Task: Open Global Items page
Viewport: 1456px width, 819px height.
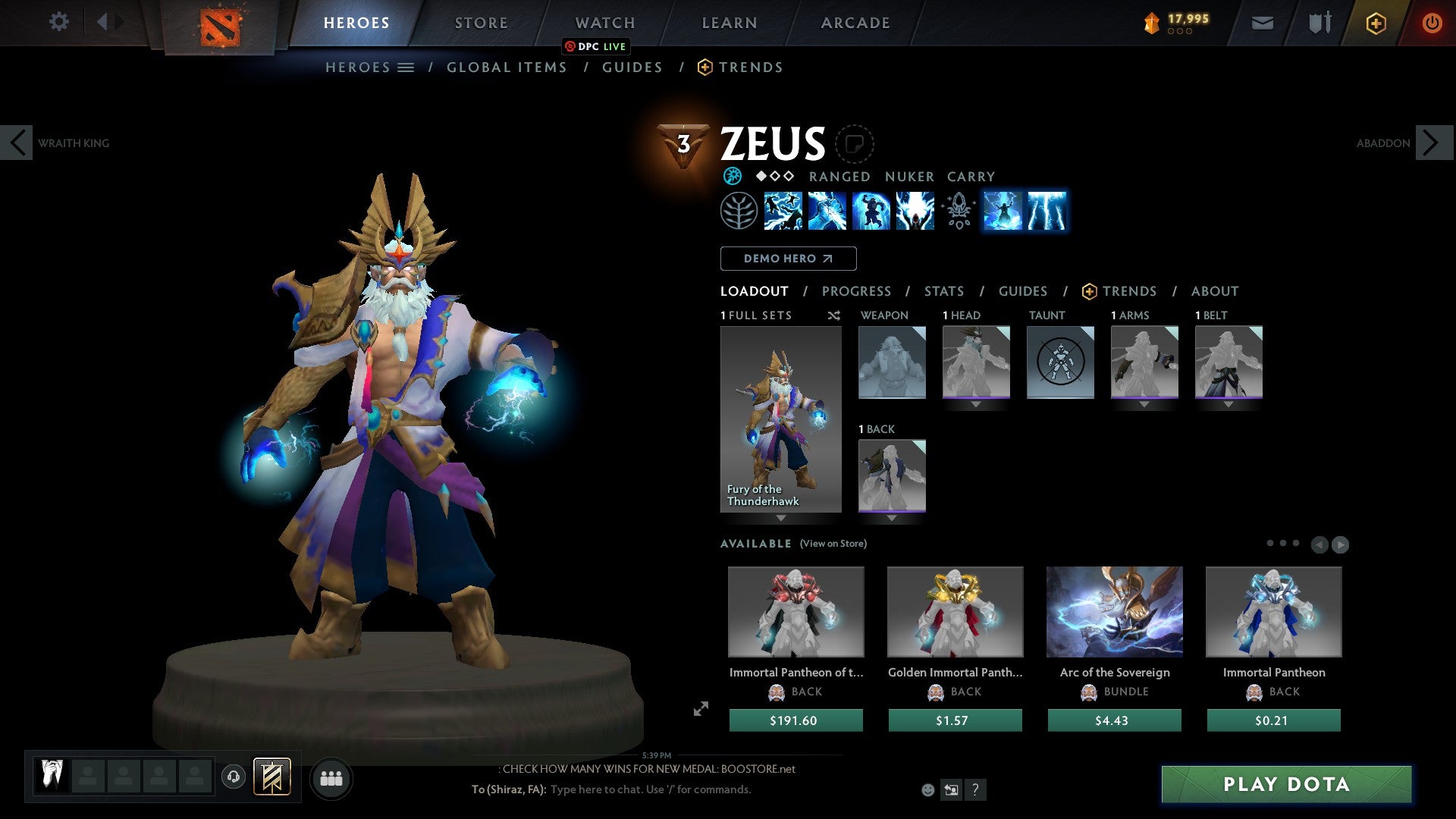Action: (x=507, y=67)
